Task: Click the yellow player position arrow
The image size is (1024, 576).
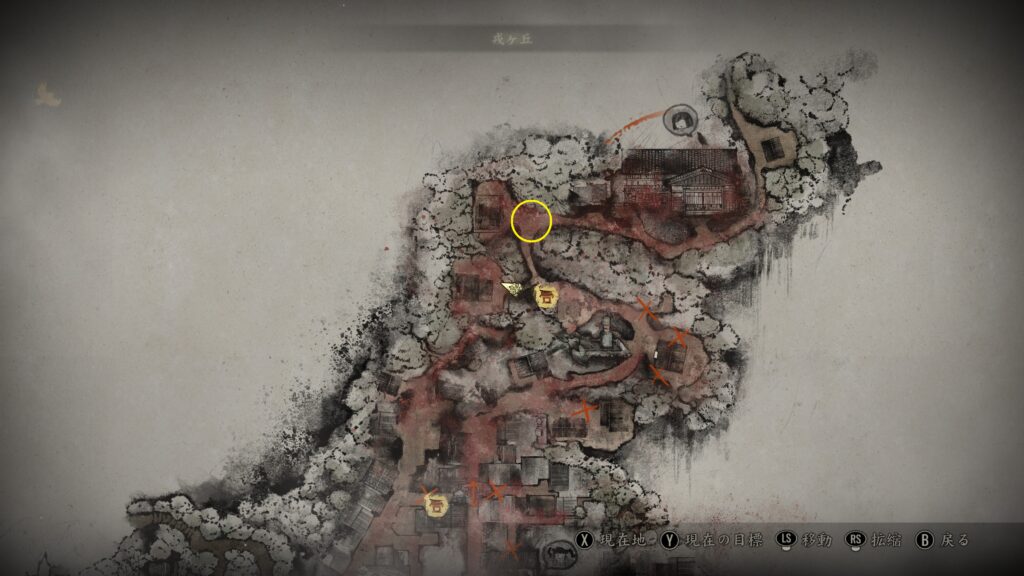Action: [514, 288]
